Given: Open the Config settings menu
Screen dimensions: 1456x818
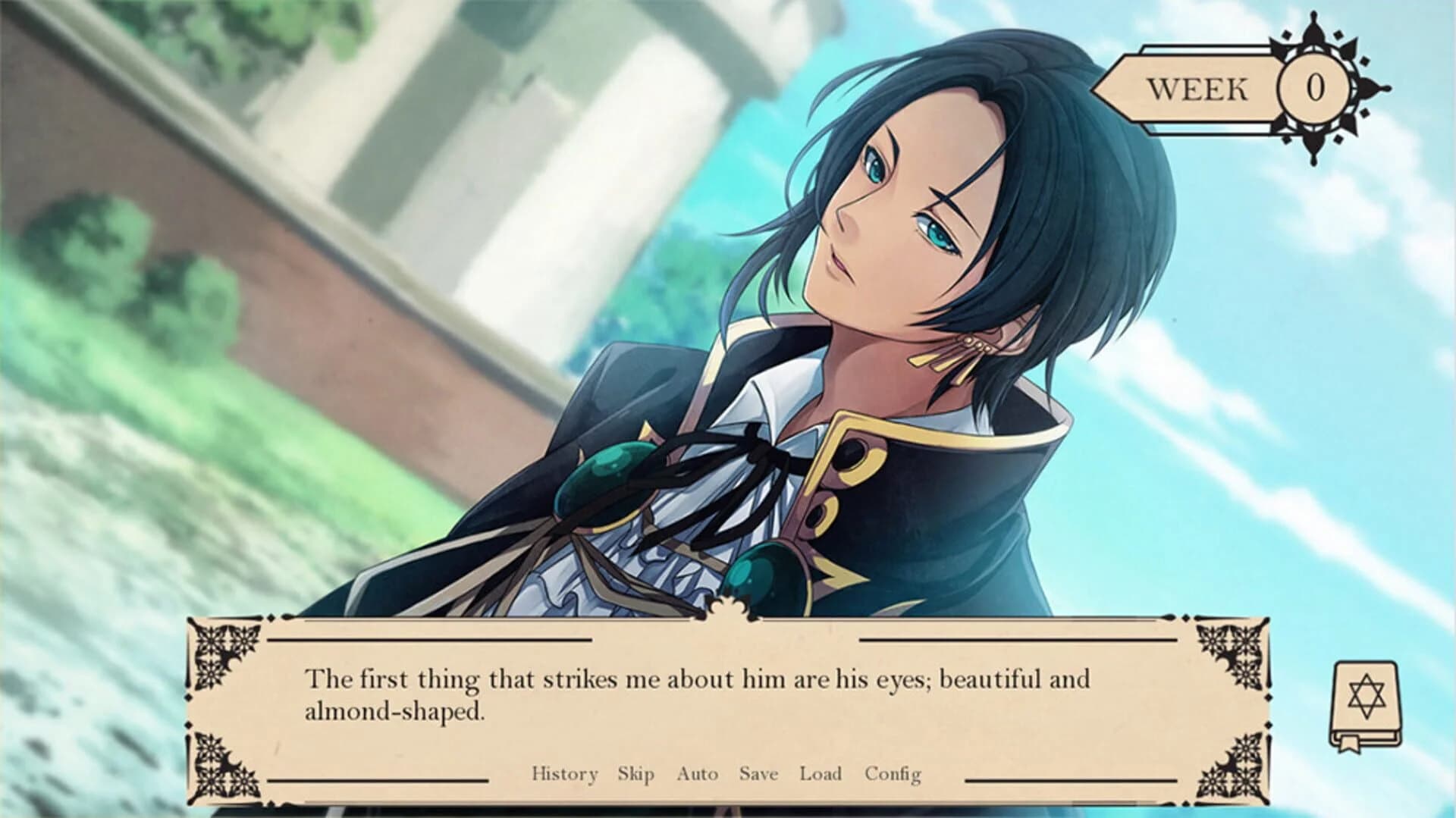Looking at the screenshot, I should [893, 774].
